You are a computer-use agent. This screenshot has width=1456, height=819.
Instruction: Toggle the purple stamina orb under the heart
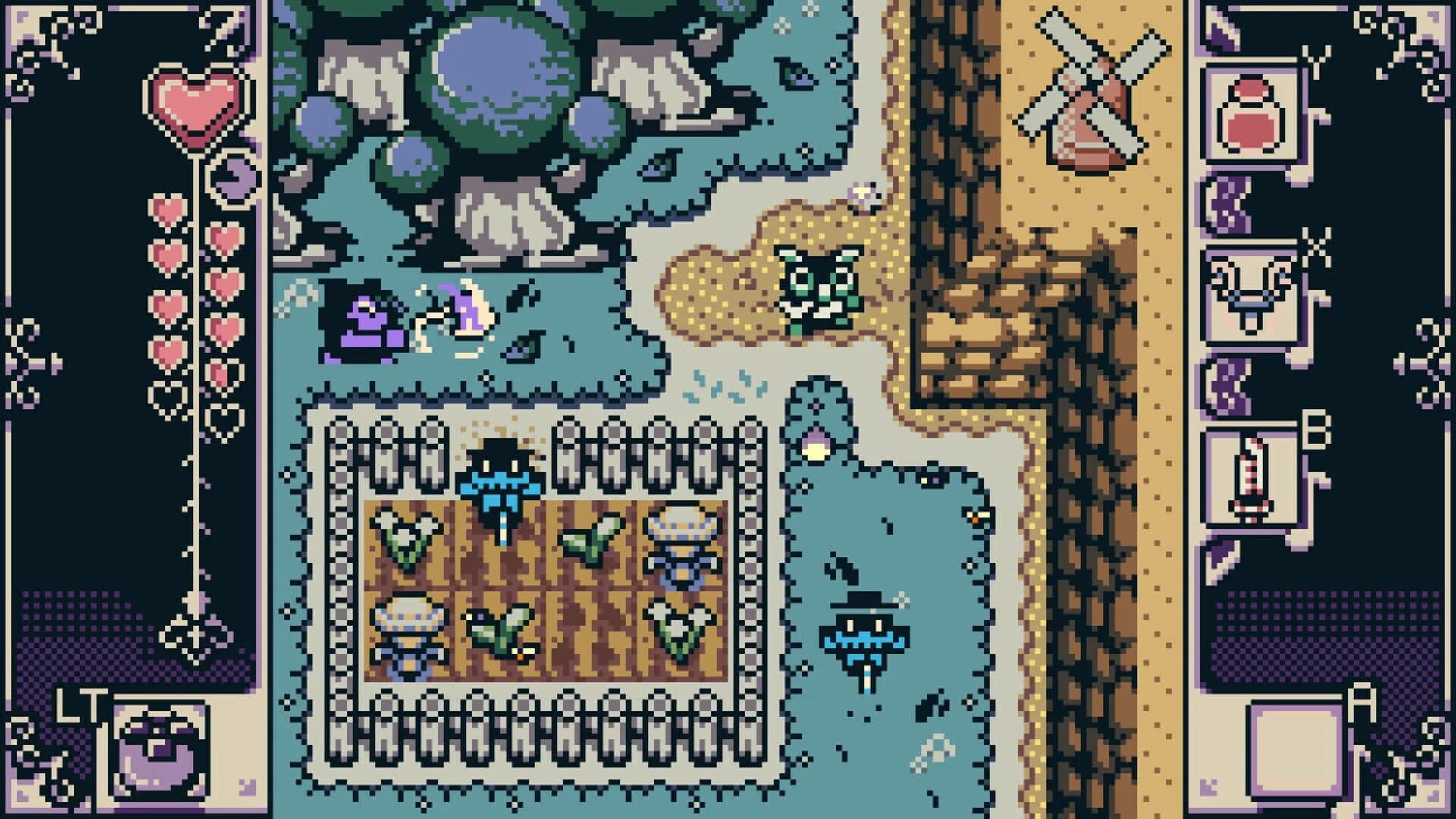(x=234, y=178)
